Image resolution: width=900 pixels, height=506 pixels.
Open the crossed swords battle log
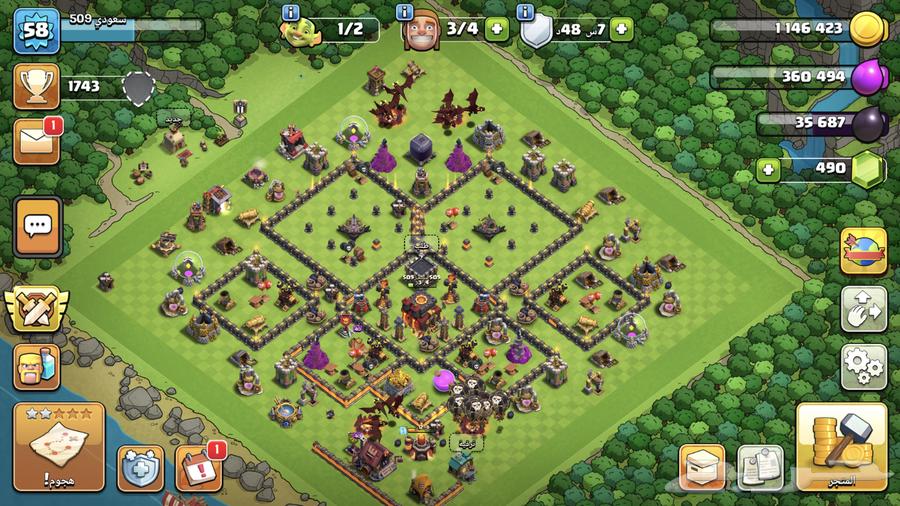point(36,308)
